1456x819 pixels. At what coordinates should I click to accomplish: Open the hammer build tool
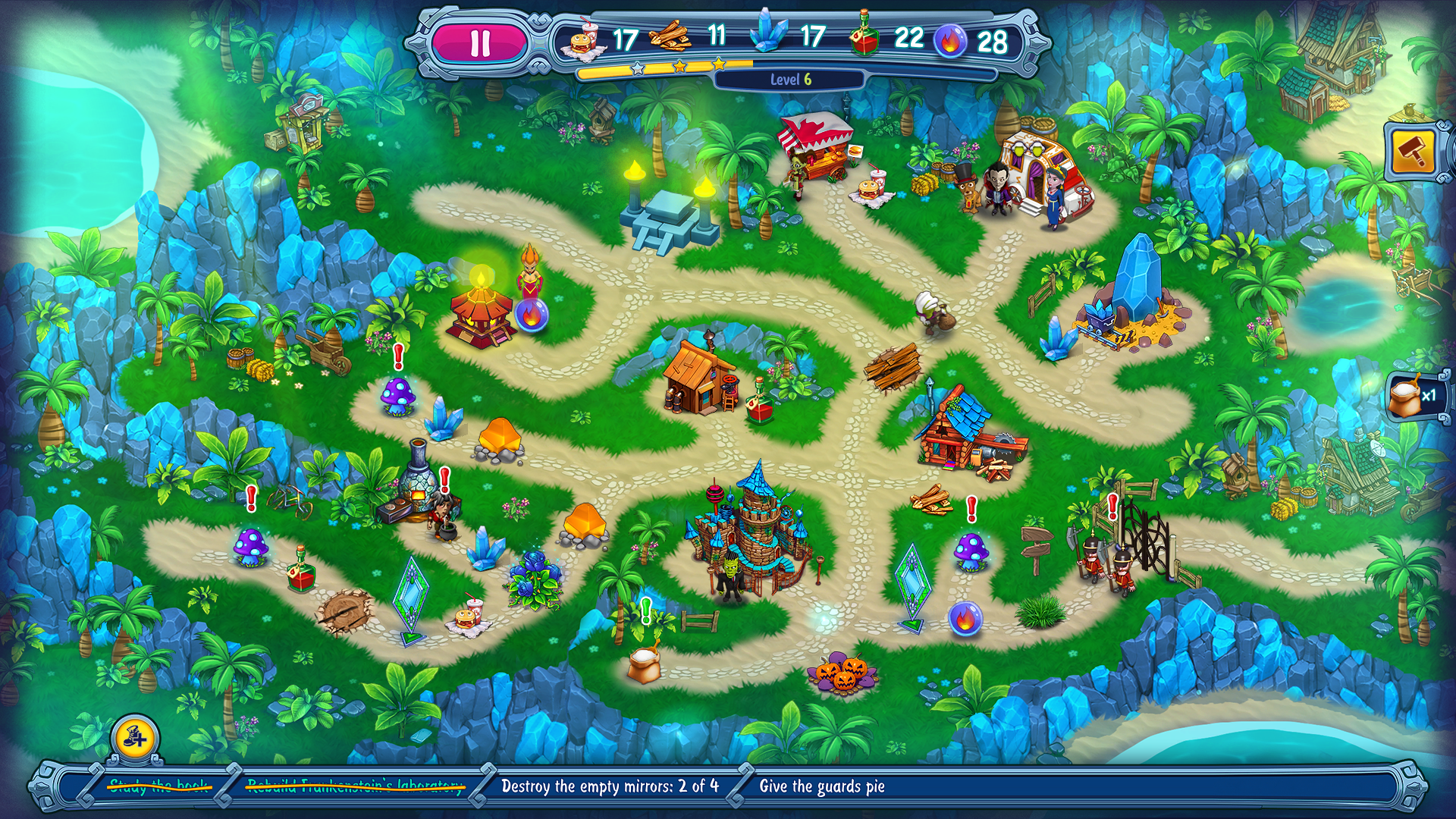point(1414,152)
